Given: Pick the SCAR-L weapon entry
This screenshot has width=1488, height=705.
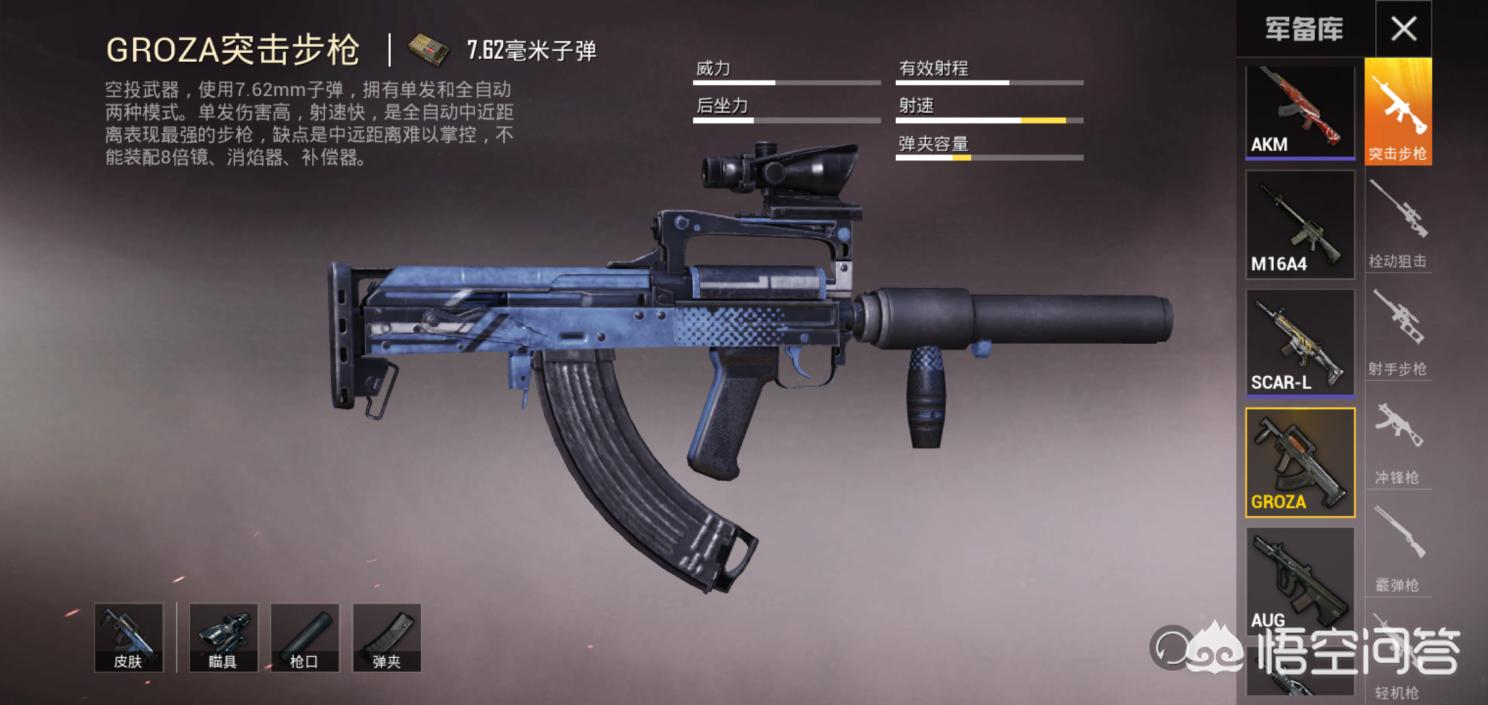Looking at the screenshot, I should [x=1299, y=343].
